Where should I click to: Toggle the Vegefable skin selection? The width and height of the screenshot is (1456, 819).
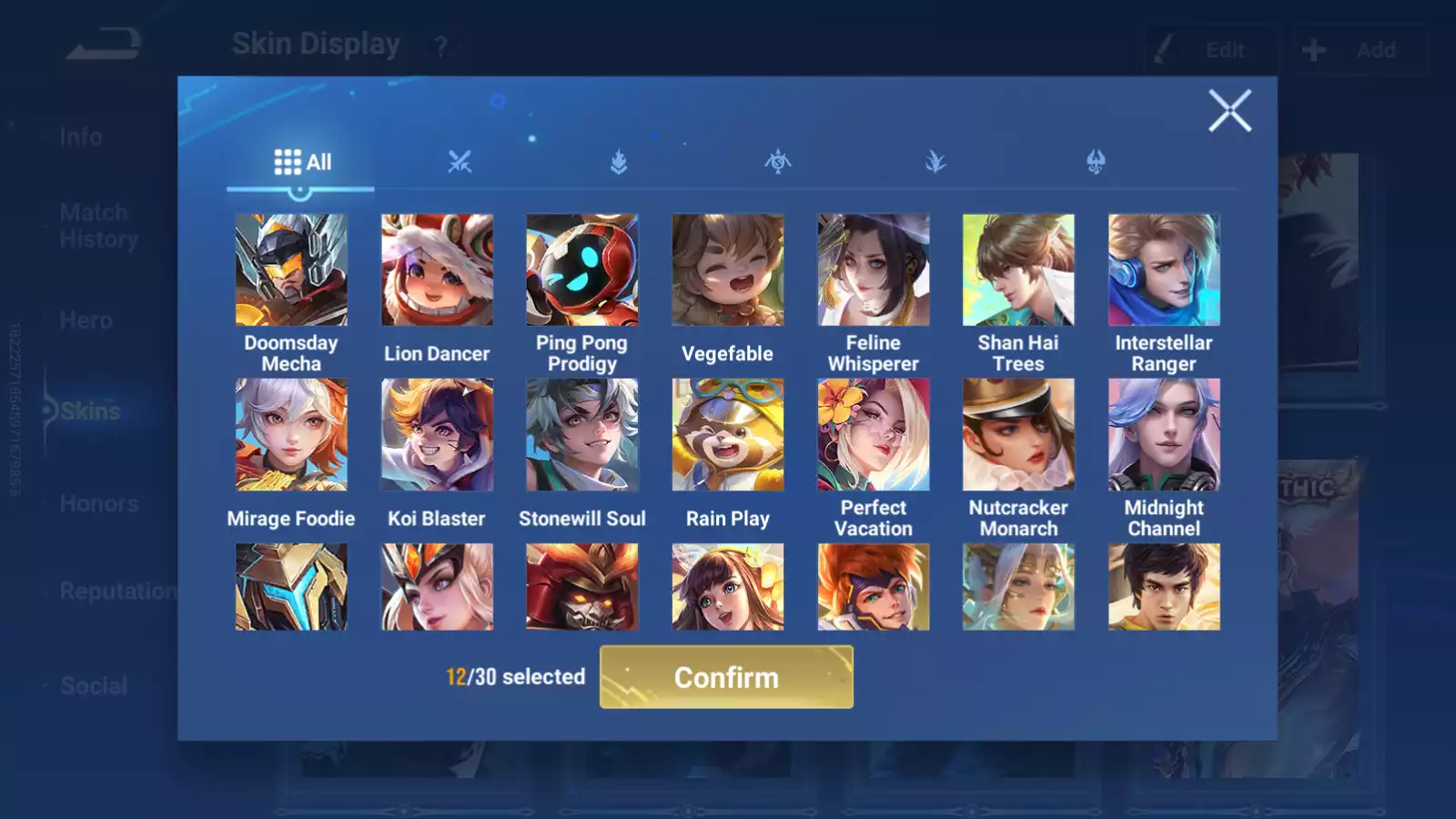click(x=728, y=269)
